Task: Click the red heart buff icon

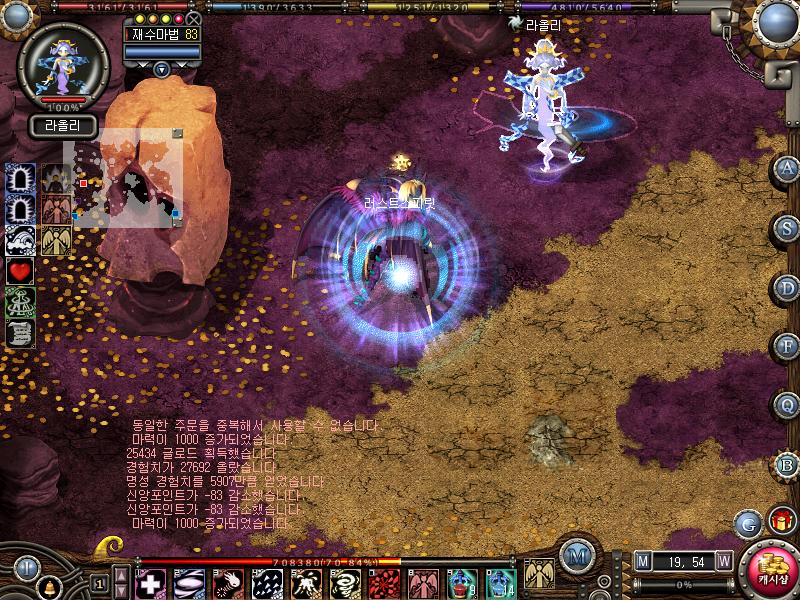Action: coord(21,271)
